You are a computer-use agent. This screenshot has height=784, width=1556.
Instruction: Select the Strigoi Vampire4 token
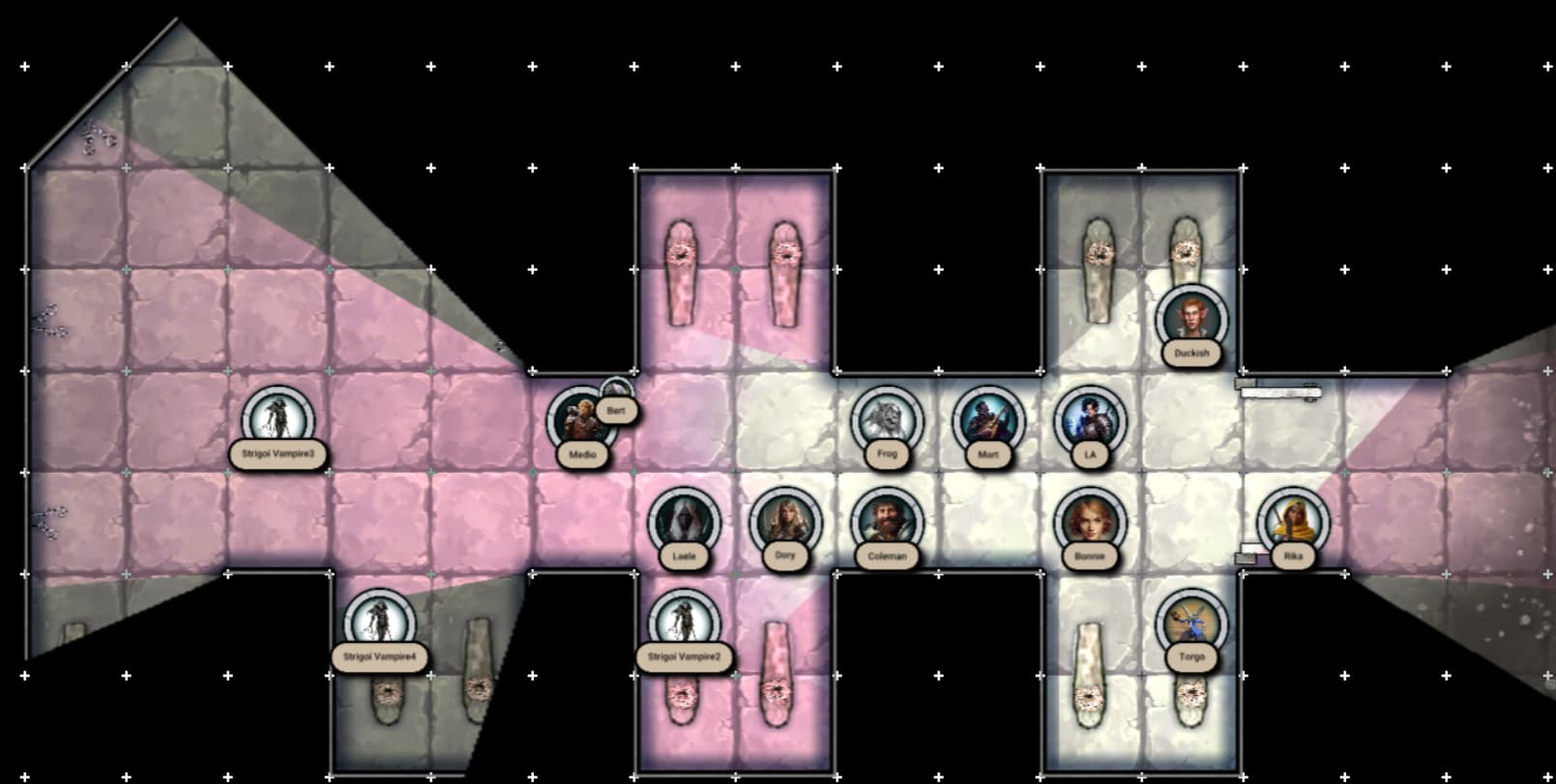point(380,624)
